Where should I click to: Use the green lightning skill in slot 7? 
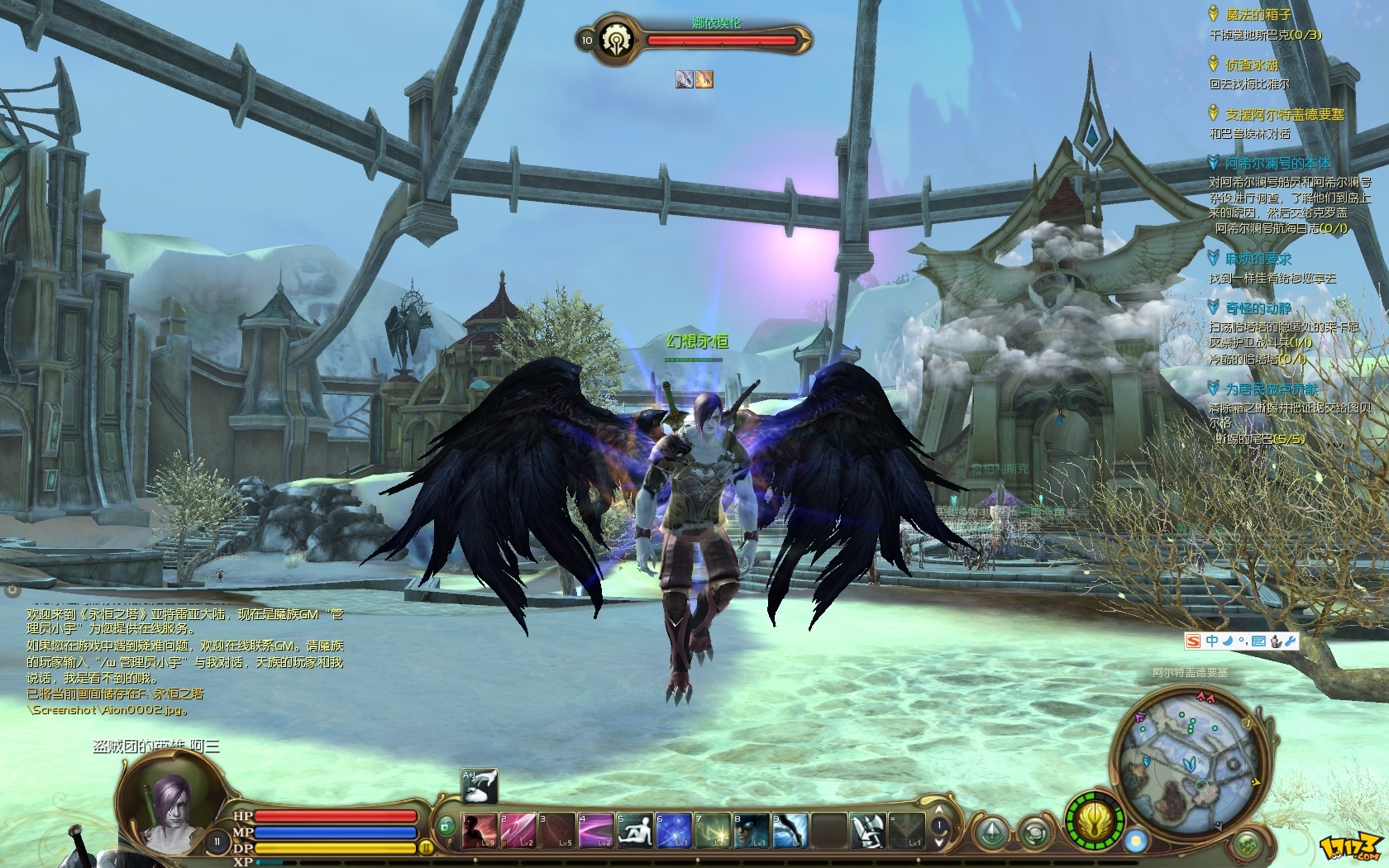(x=713, y=830)
